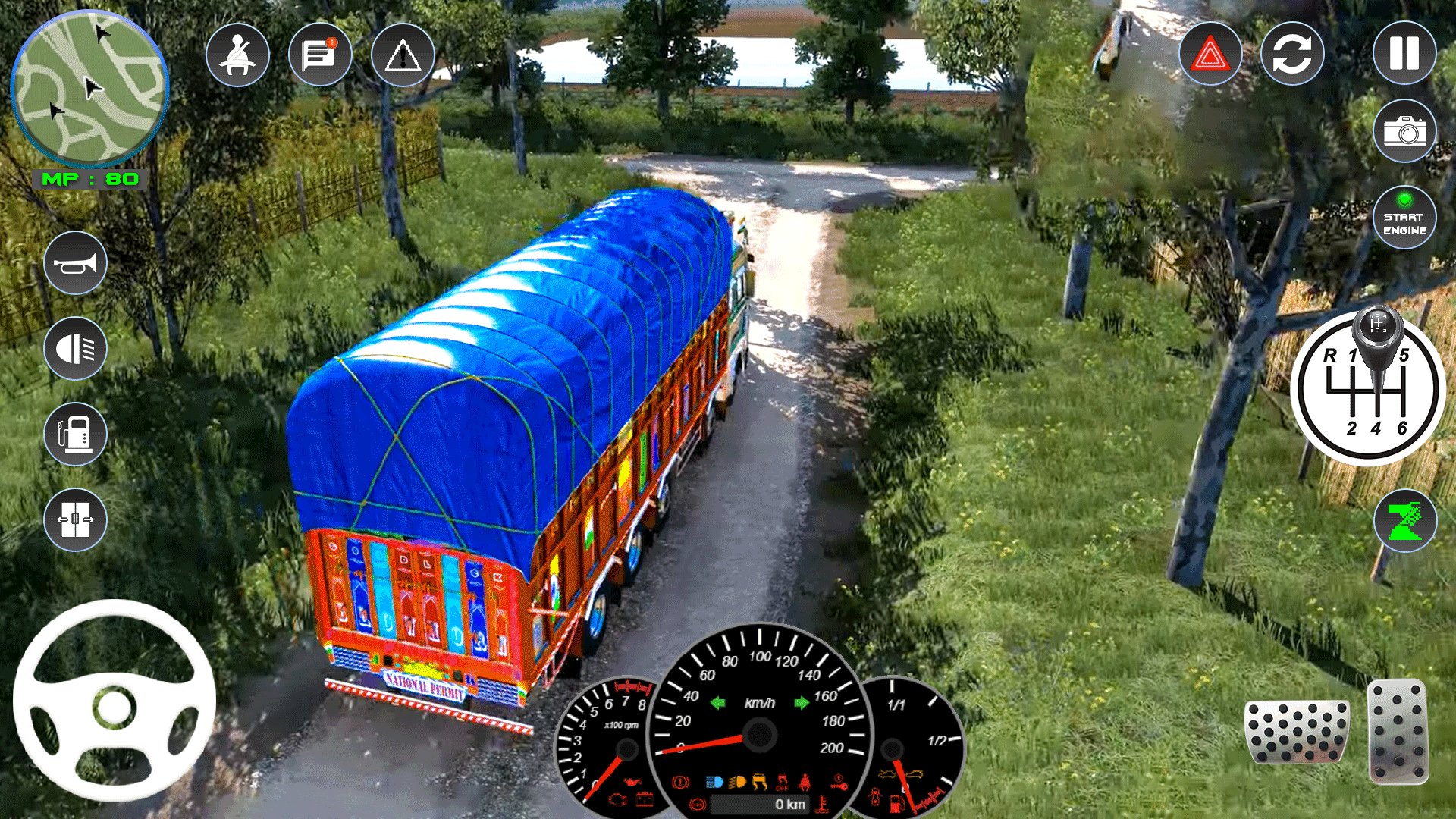Switch the camera view with the rotate icon
This screenshot has width=1456, height=819.
[1293, 54]
